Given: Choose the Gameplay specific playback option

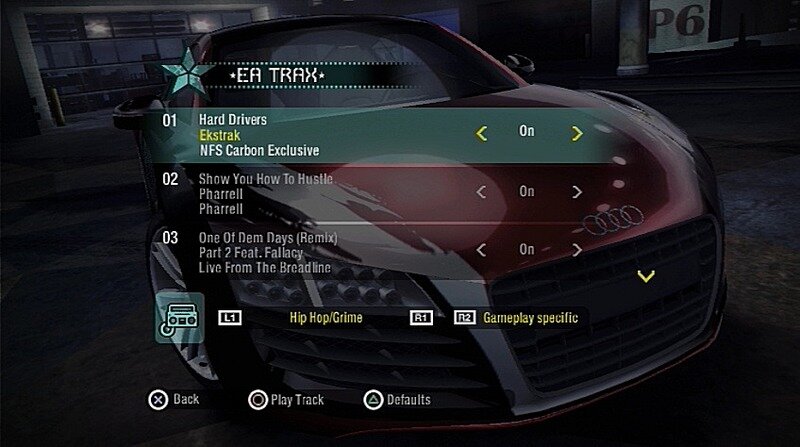Looking at the screenshot, I should [530, 318].
